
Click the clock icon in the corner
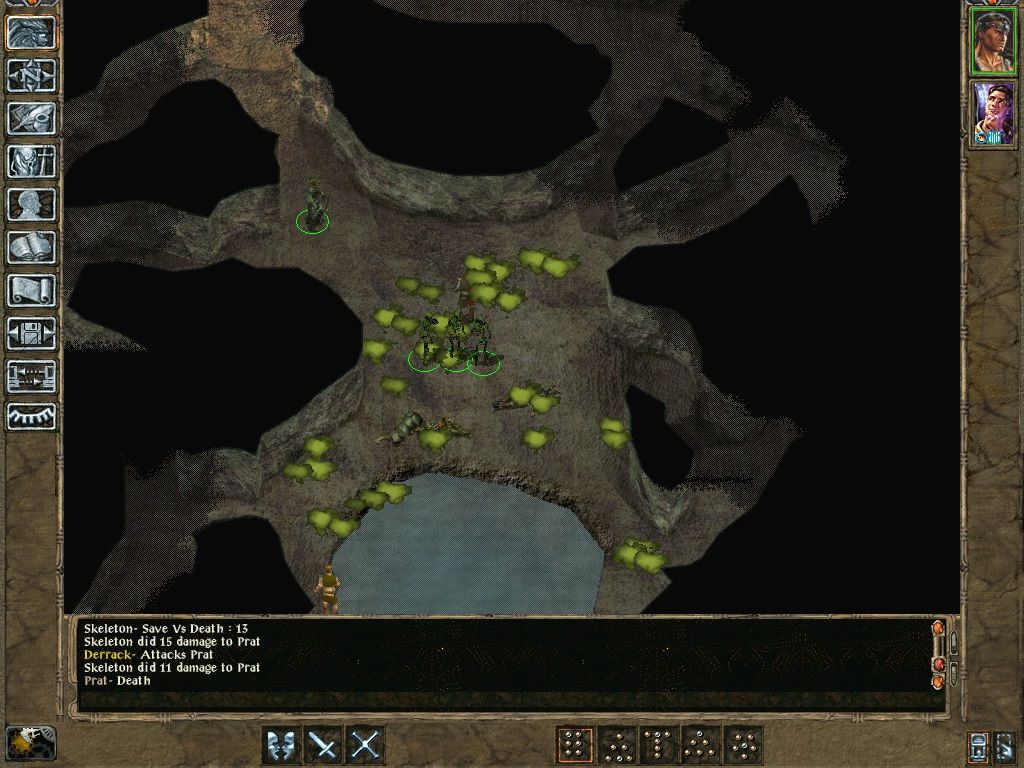tap(31, 743)
